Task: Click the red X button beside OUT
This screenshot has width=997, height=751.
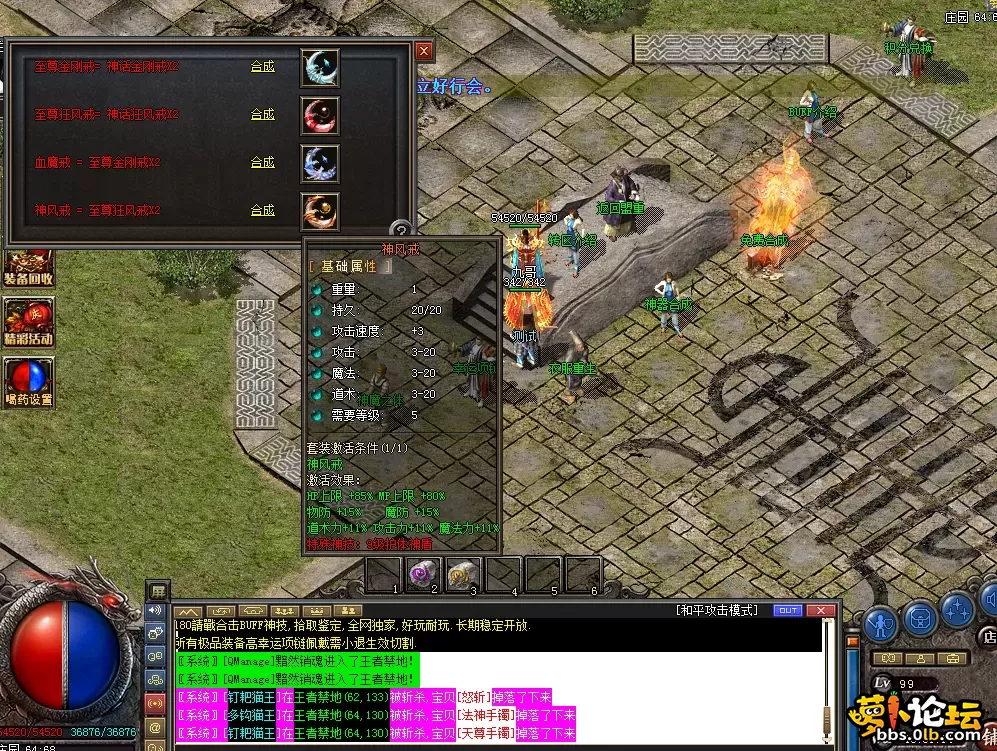Action: click(822, 610)
